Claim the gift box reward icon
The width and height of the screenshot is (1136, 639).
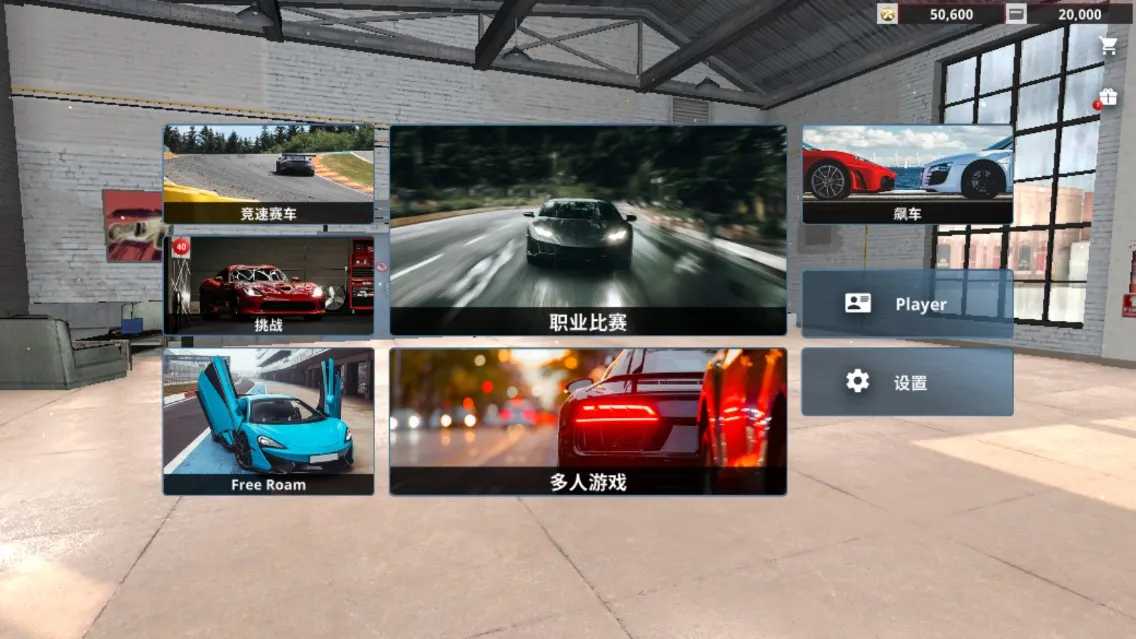point(1108,97)
